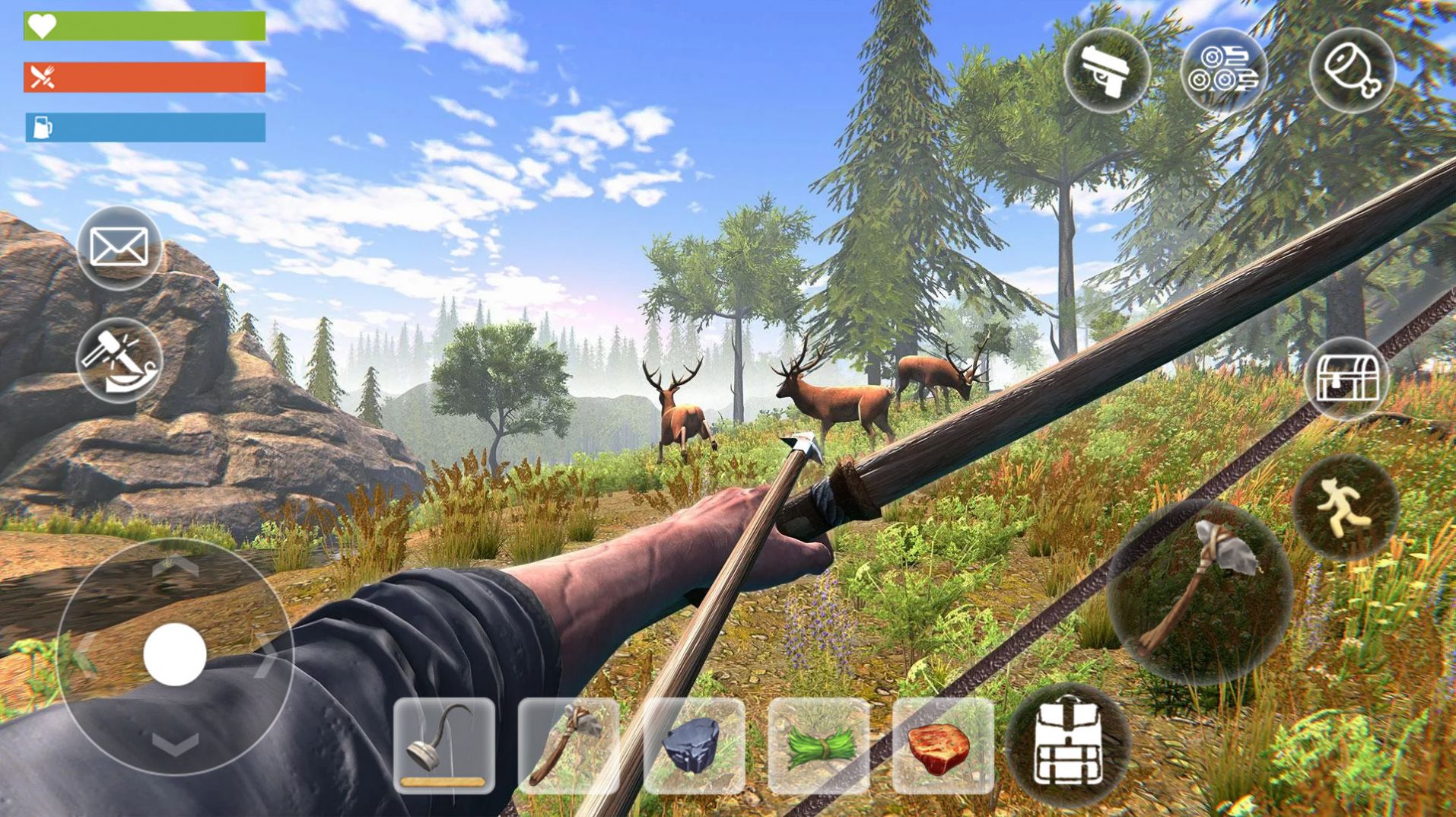Open the meat food icon
The image size is (1456, 817).
1352,71
